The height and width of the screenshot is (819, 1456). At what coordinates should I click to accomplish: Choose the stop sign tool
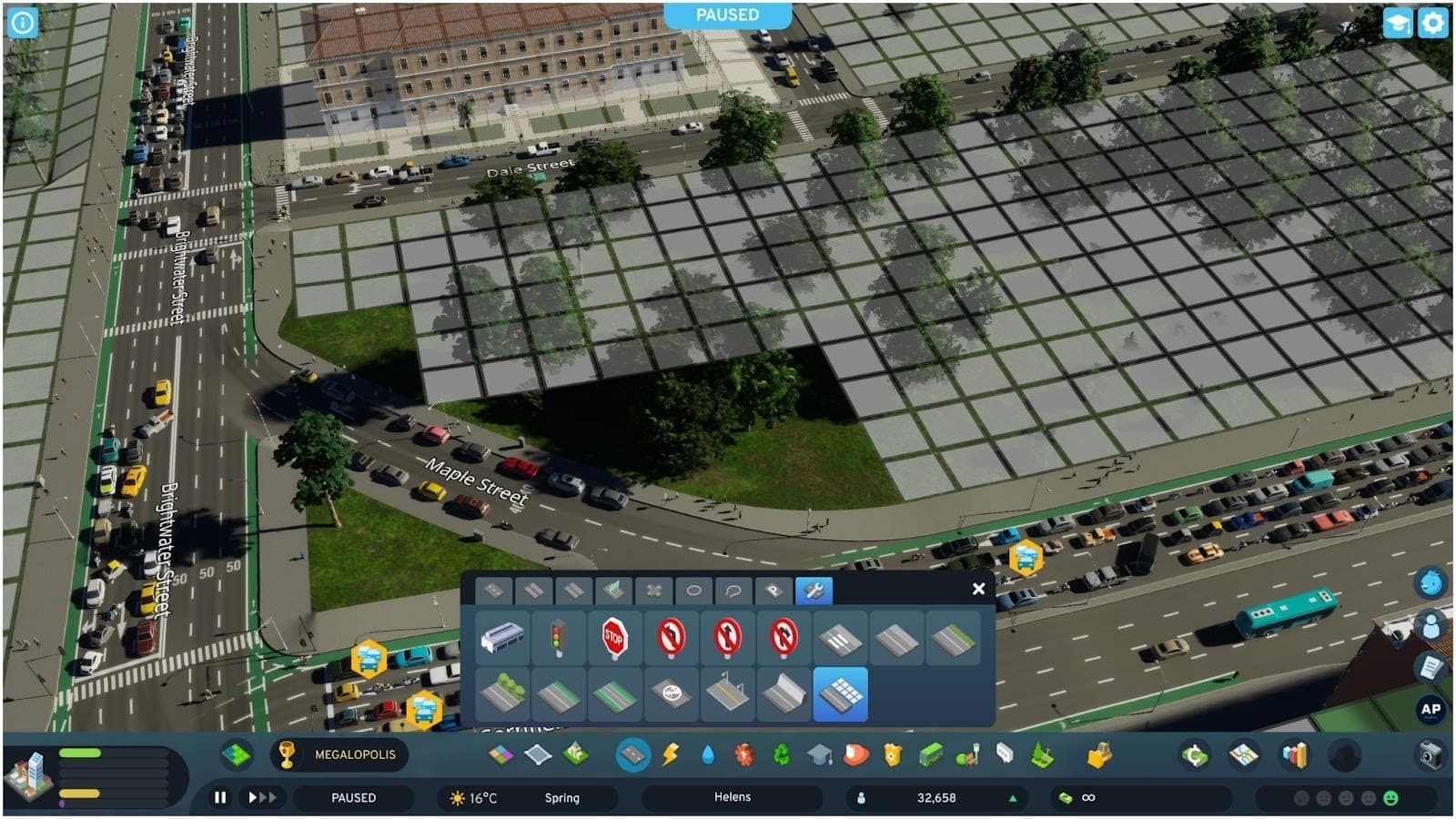pyautogui.click(x=614, y=638)
